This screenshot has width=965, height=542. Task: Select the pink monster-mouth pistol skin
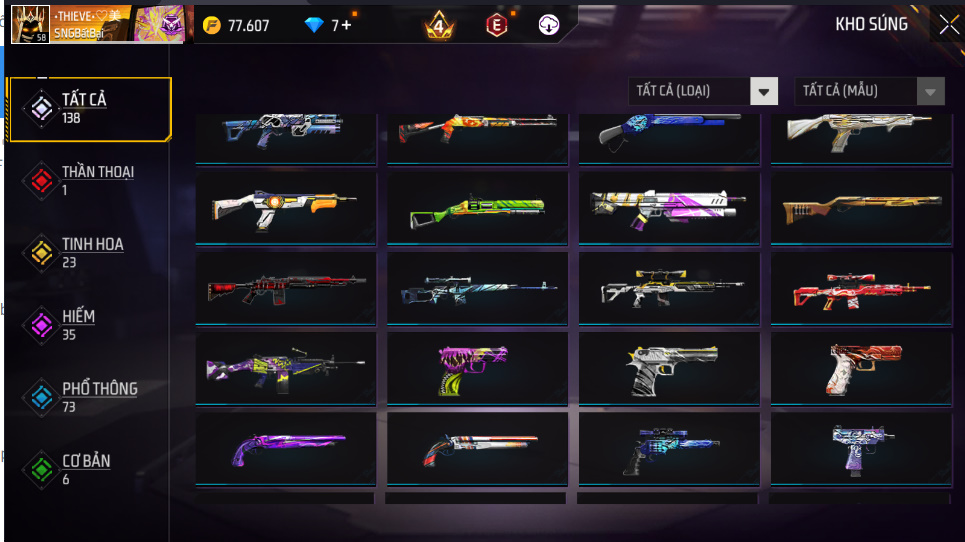point(477,366)
